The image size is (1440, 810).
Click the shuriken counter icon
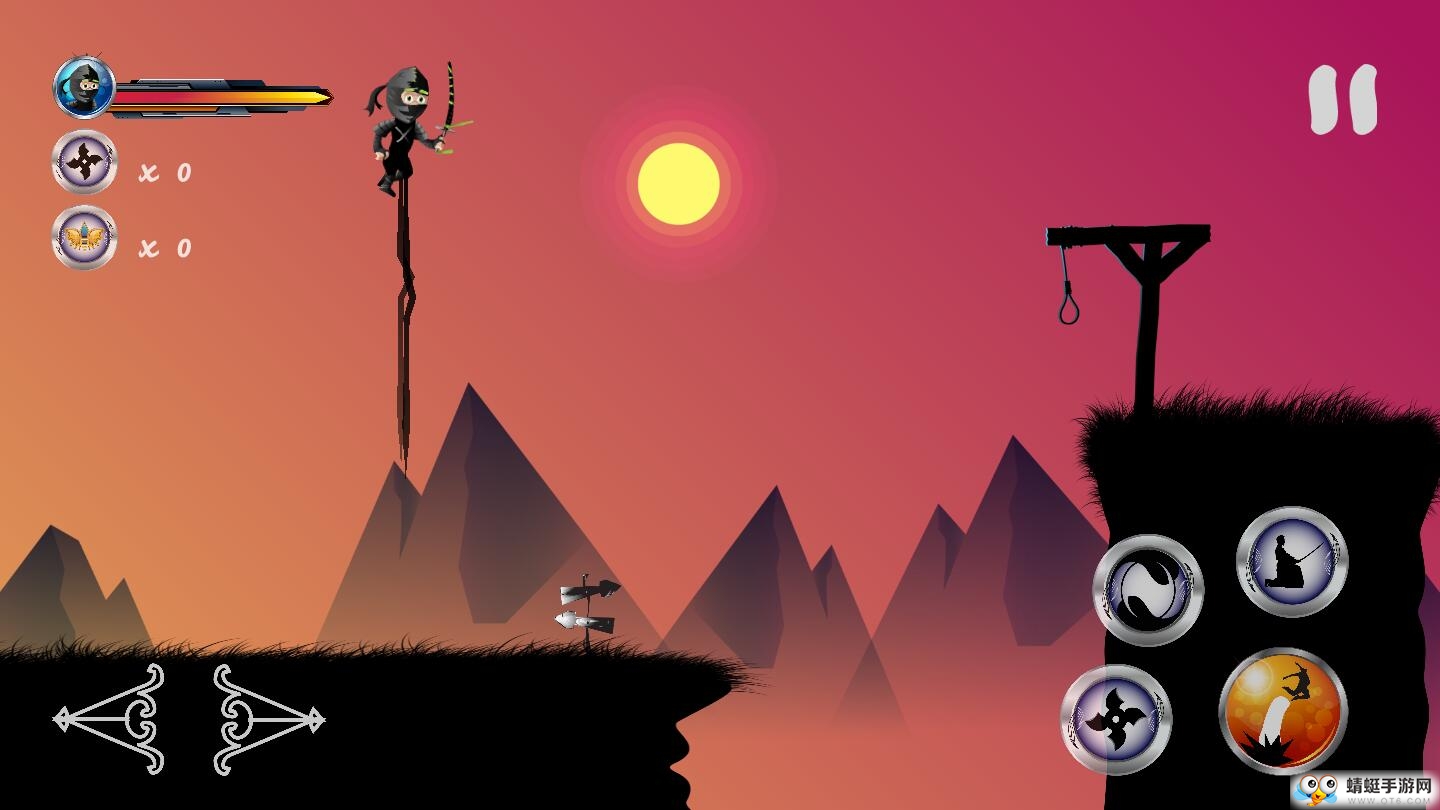[85, 162]
